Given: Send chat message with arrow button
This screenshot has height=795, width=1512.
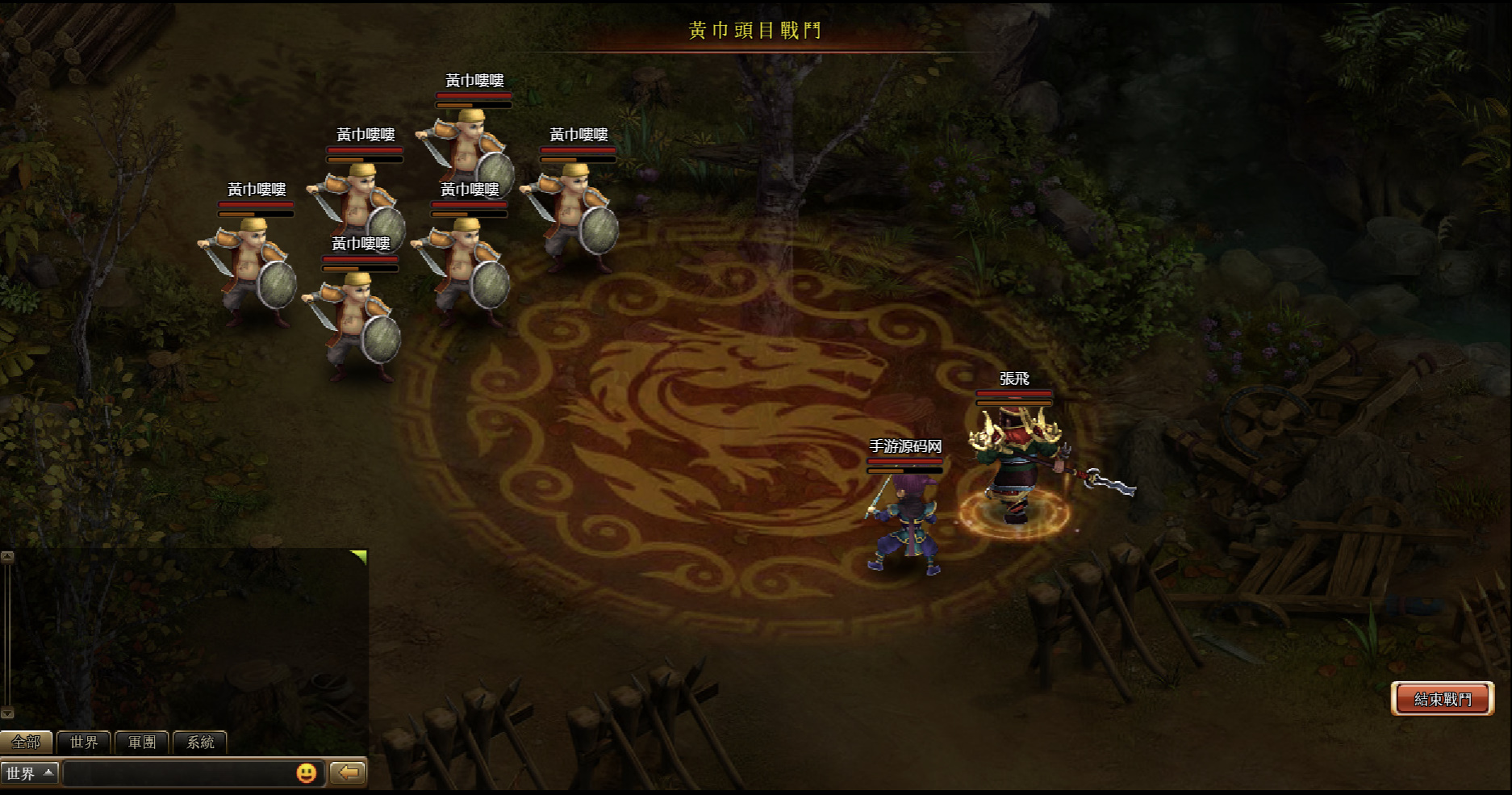Looking at the screenshot, I should (x=349, y=773).
